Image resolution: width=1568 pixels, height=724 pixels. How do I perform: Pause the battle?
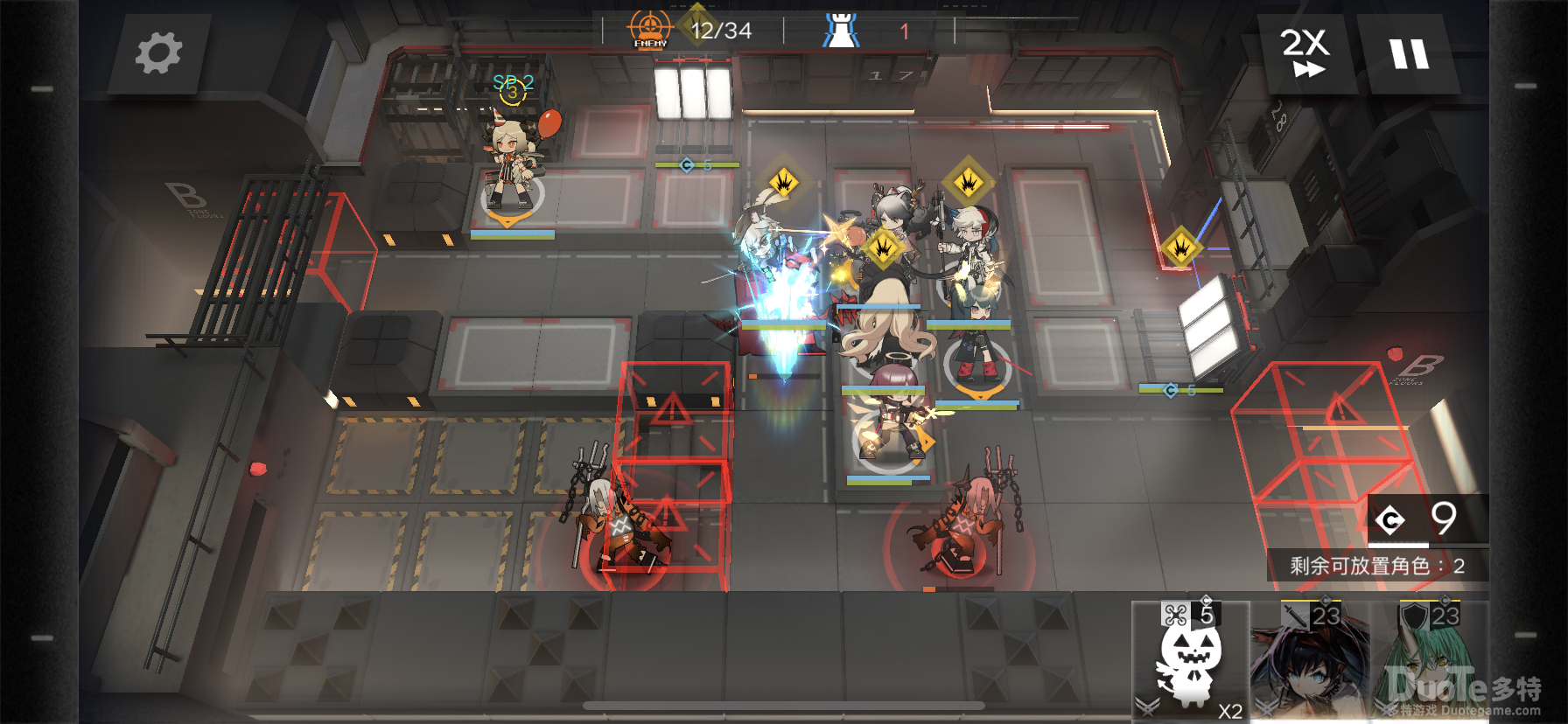pyautogui.click(x=1409, y=53)
